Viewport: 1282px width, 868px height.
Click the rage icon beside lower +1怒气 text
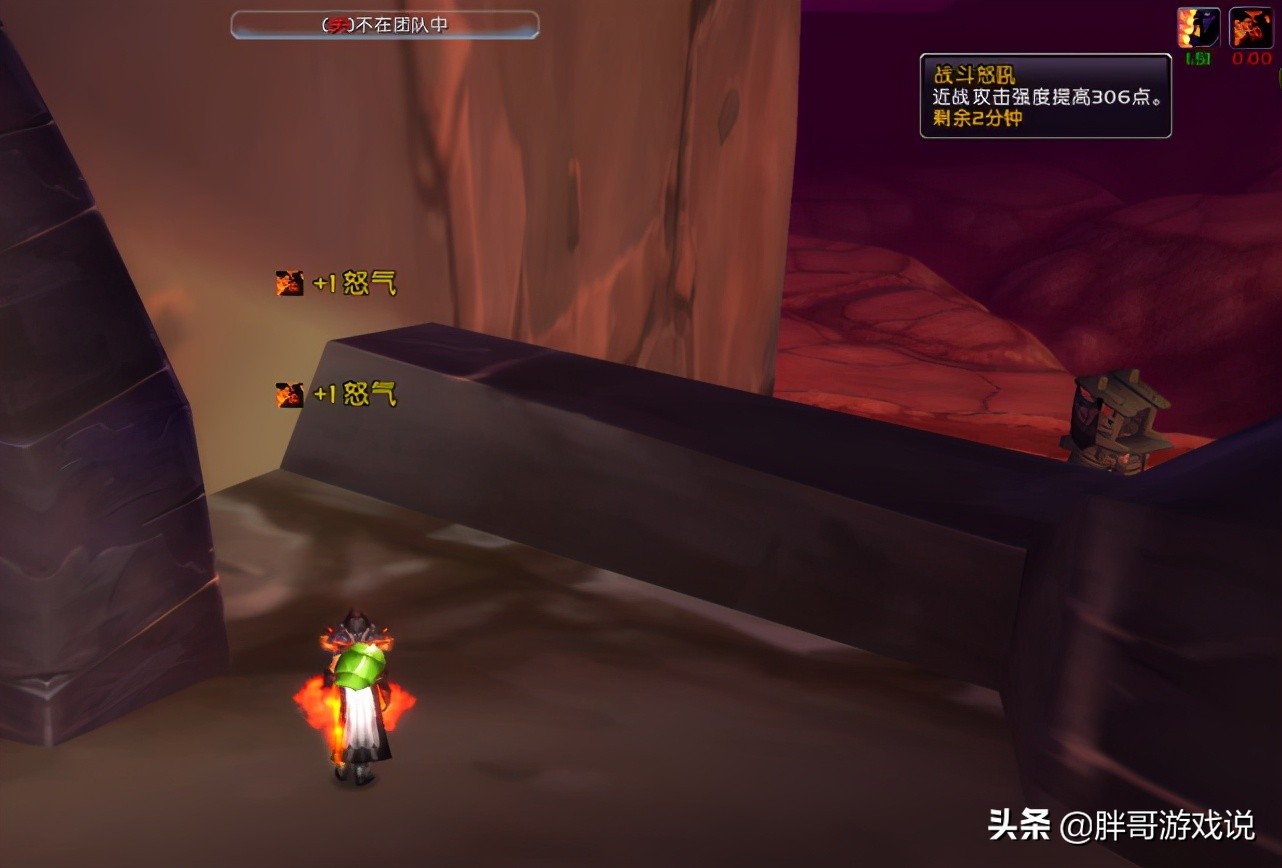[289, 394]
